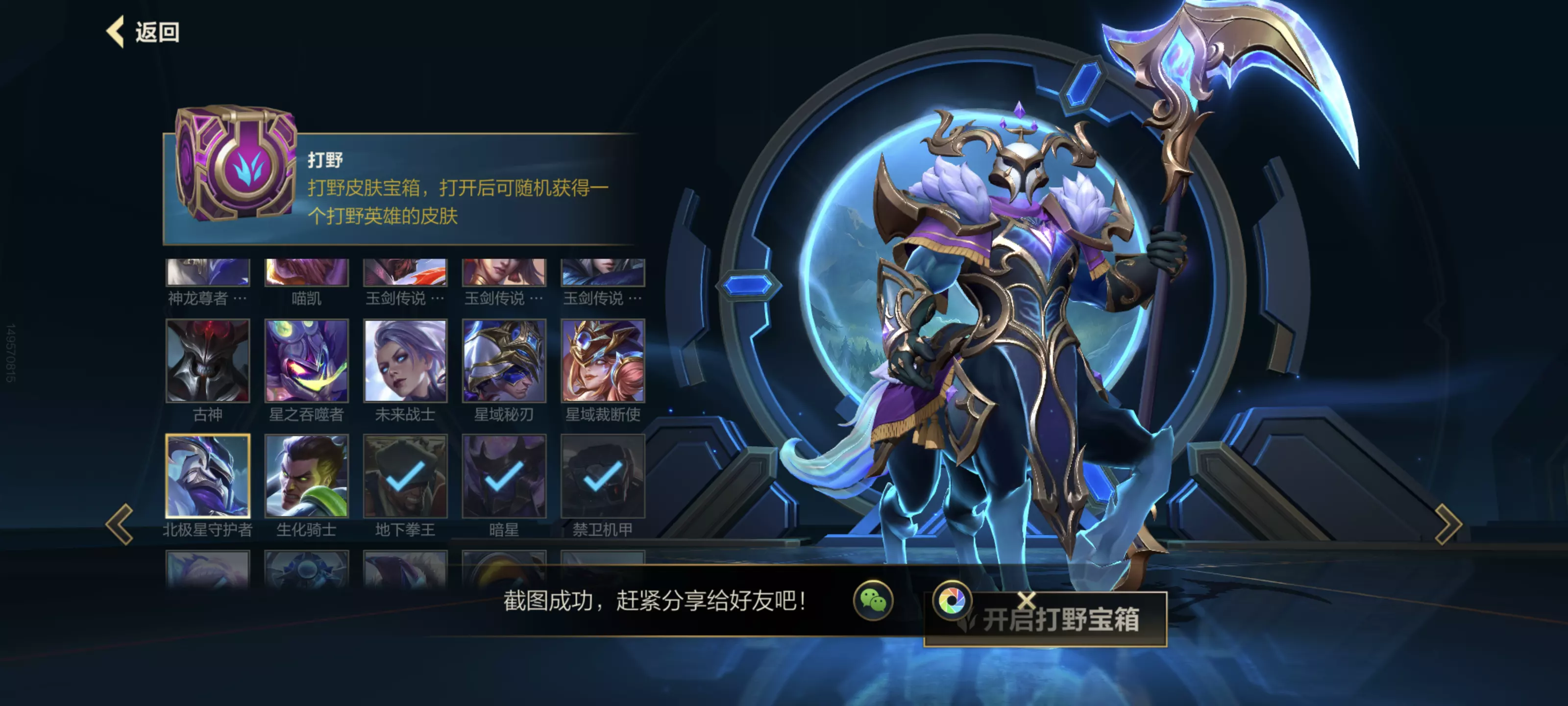Image resolution: width=1568 pixels, height=706 pixels.
Task: Select the 古神 skin thumbnail
Action: (208, 362)
